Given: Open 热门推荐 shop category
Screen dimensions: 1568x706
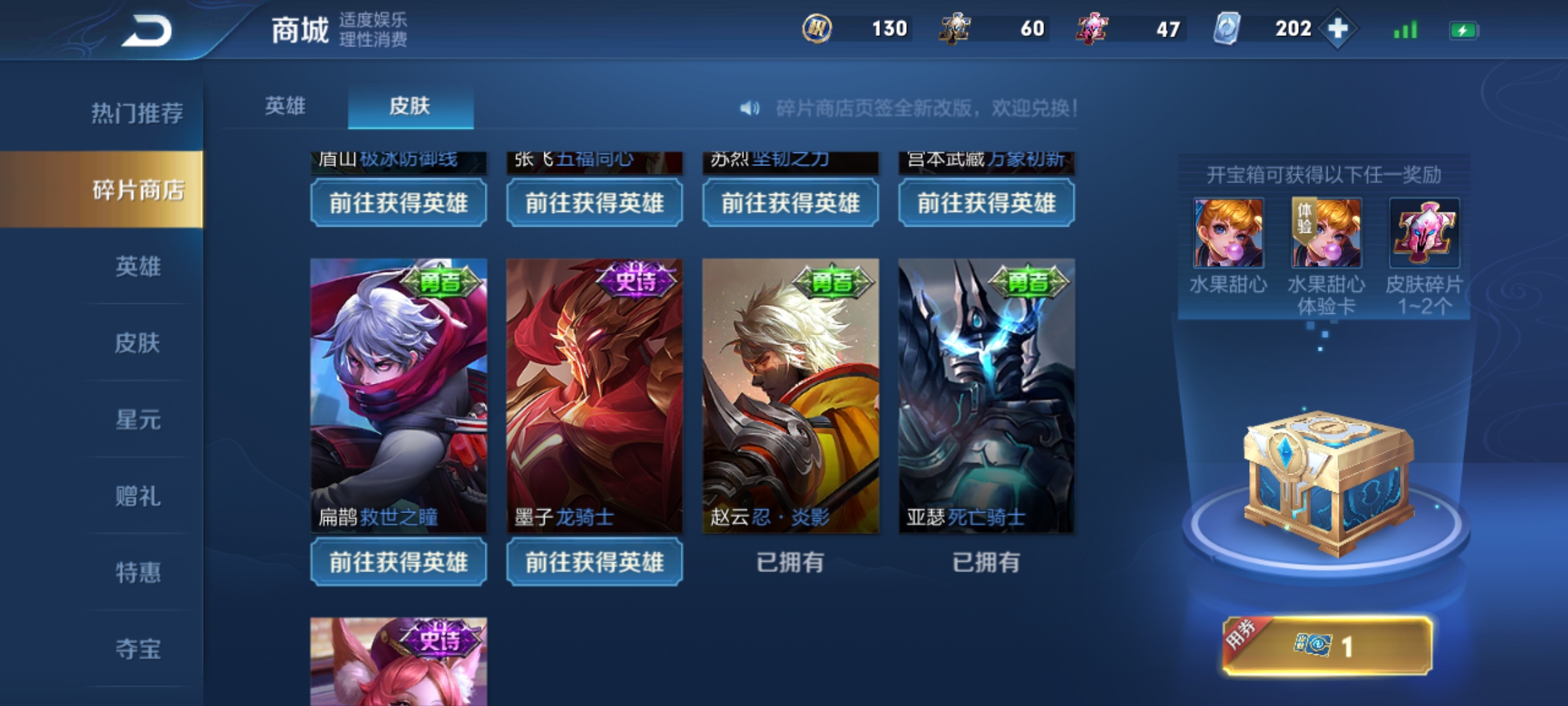Looking at the screenshot, I should coord(137,114).
